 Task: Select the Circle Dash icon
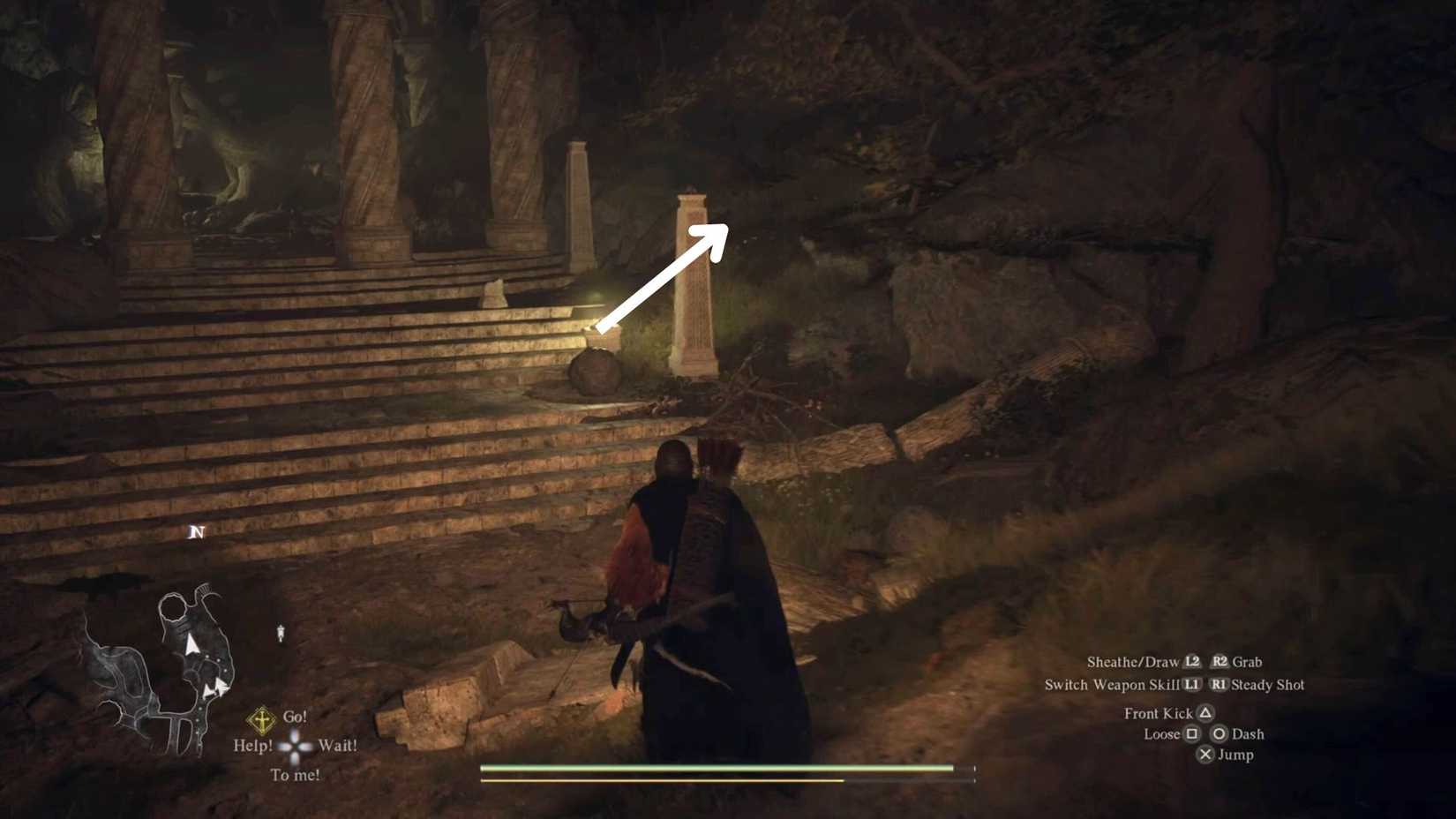pyautogui.click(x=1220, y=734)
